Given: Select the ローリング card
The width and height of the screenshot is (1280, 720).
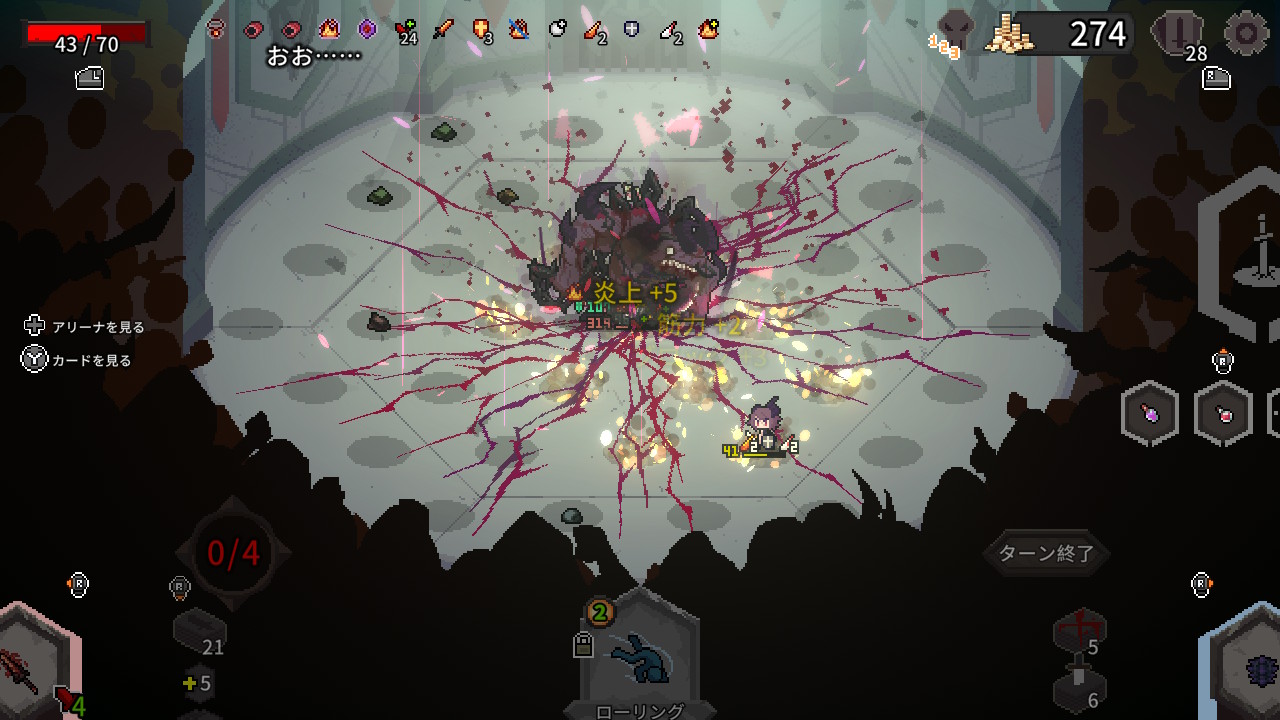Looking at the screenshot, I should [x=640, y=655].
